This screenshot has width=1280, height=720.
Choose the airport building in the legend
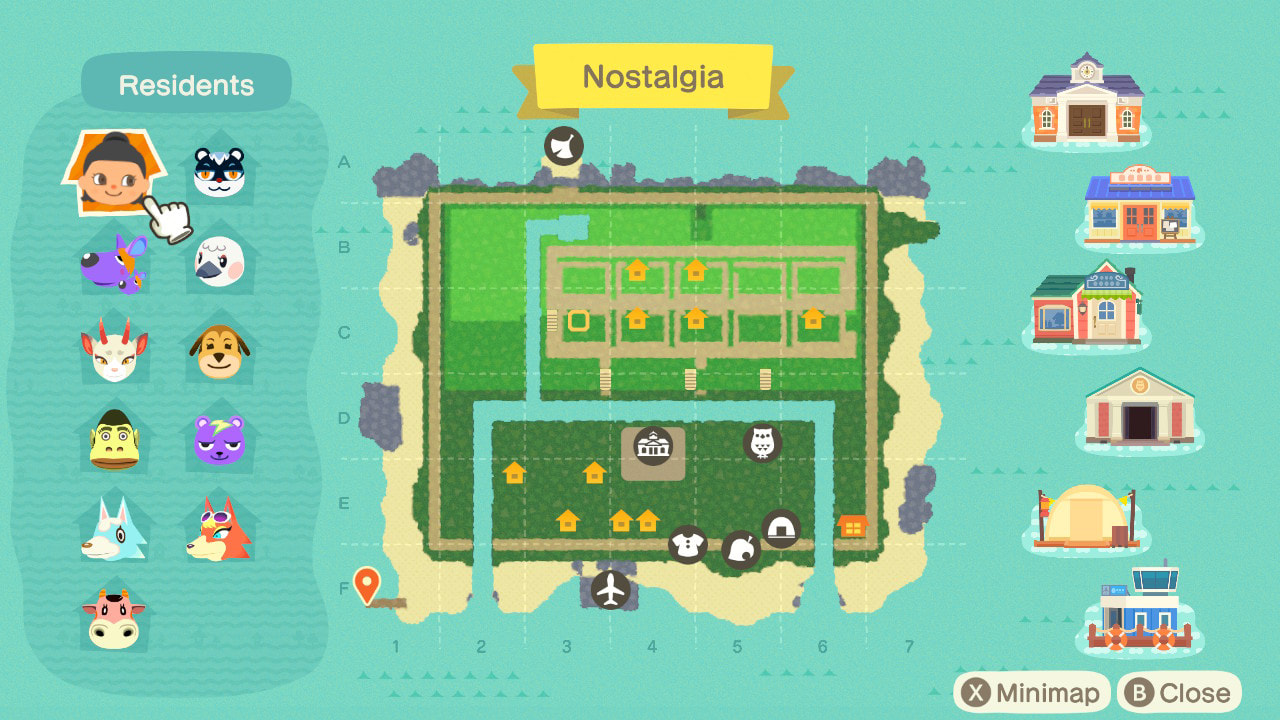[1140, 612]
